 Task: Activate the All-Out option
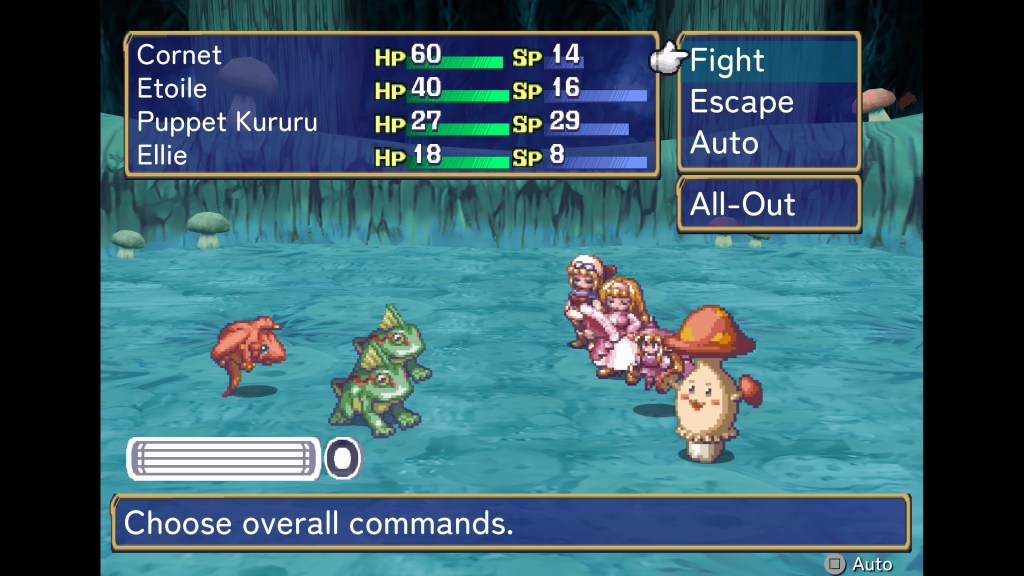[742, 205]
